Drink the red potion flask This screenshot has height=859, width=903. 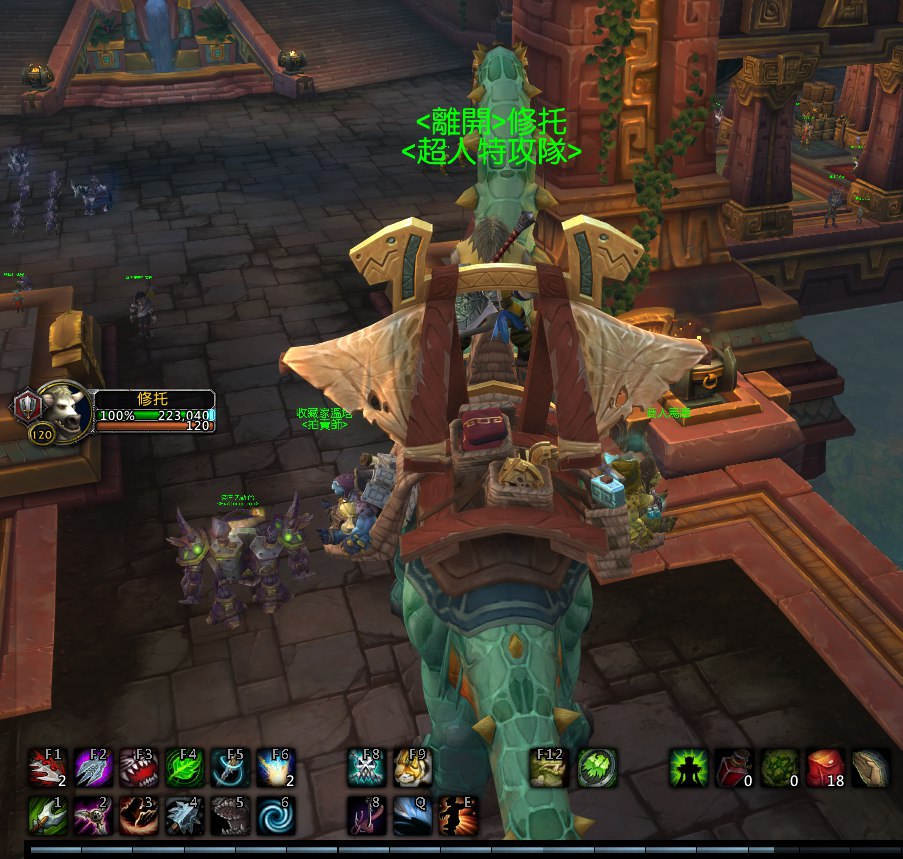pyautogui.click(x=735, y=768)
